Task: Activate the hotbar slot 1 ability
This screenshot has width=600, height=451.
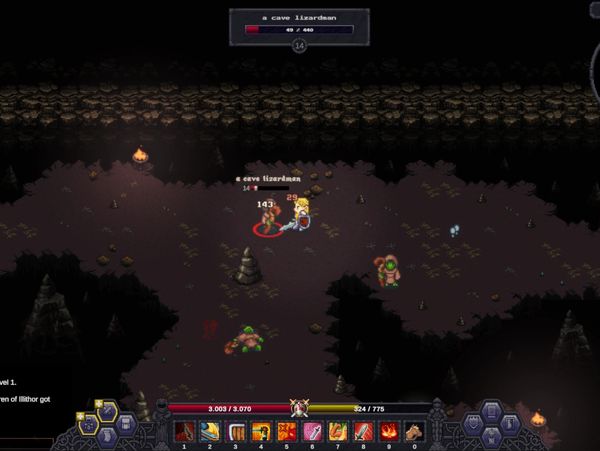Action: pos(185,431)
